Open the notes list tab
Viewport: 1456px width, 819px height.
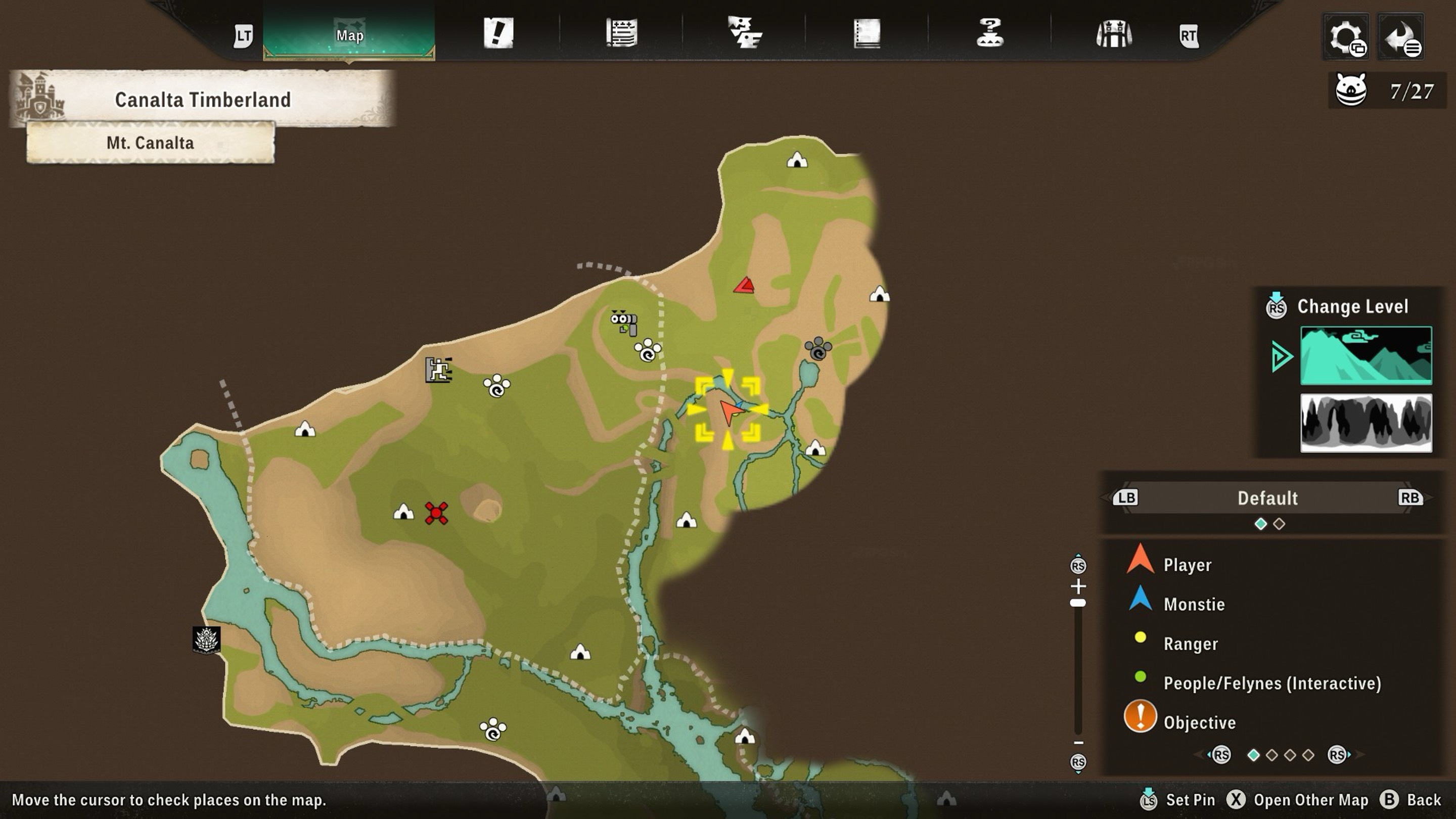(x=622, y=33)
